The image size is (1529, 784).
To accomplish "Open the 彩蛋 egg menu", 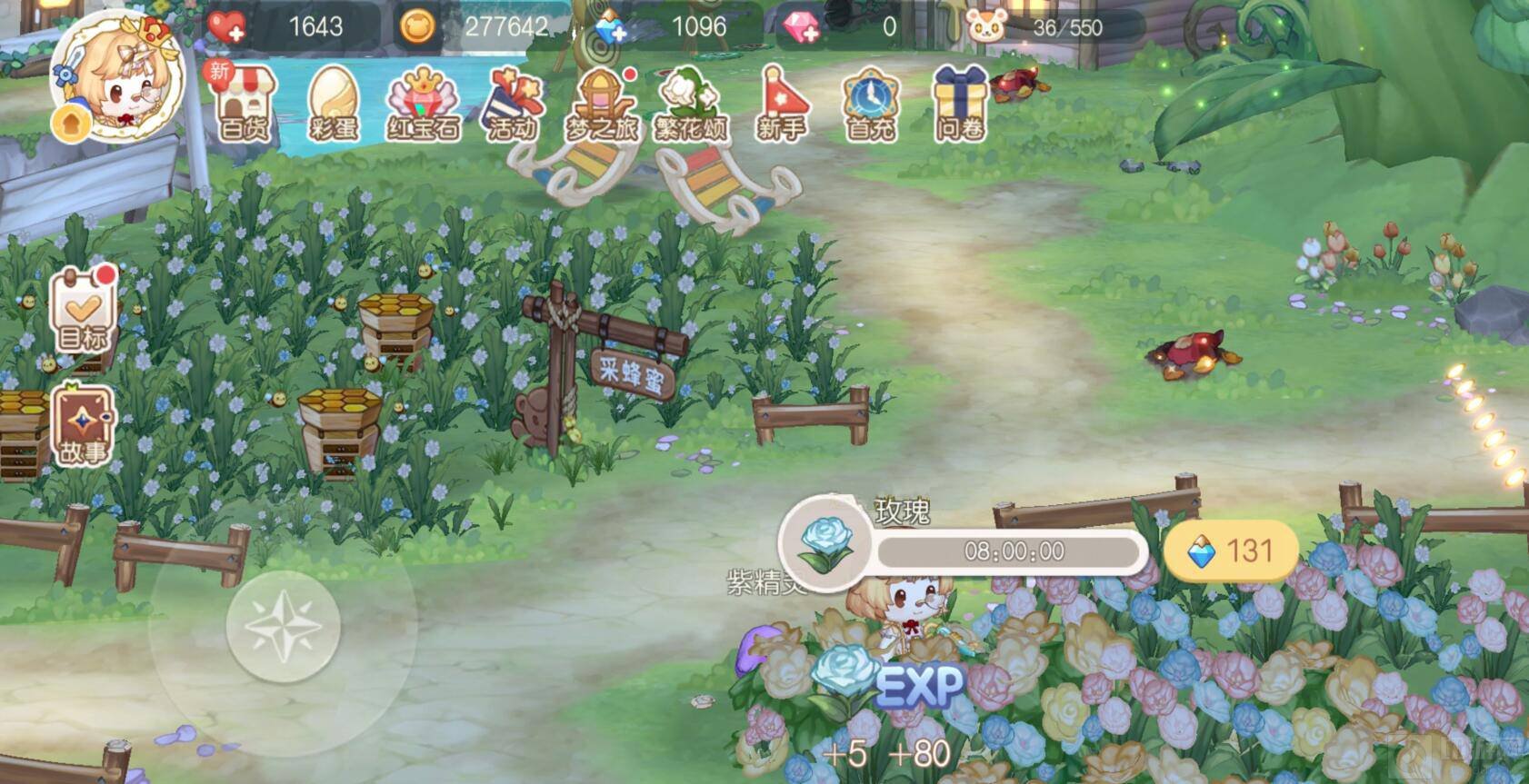I will click(x=334, y=104).
